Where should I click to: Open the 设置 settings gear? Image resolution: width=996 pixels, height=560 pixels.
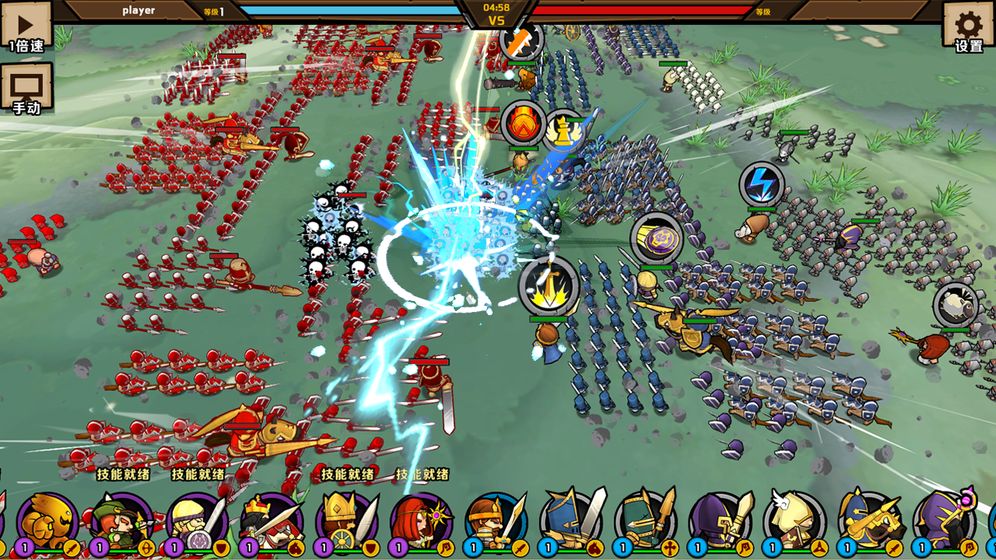[x=968, y=26]
